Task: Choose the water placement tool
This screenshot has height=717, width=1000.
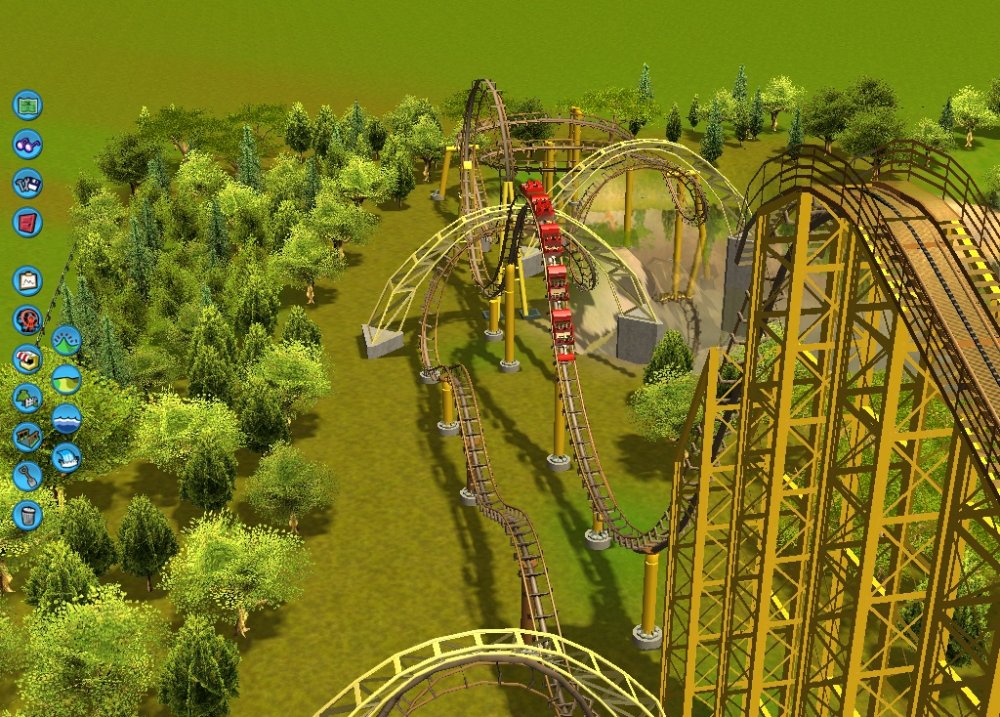Action: point(66,418)
